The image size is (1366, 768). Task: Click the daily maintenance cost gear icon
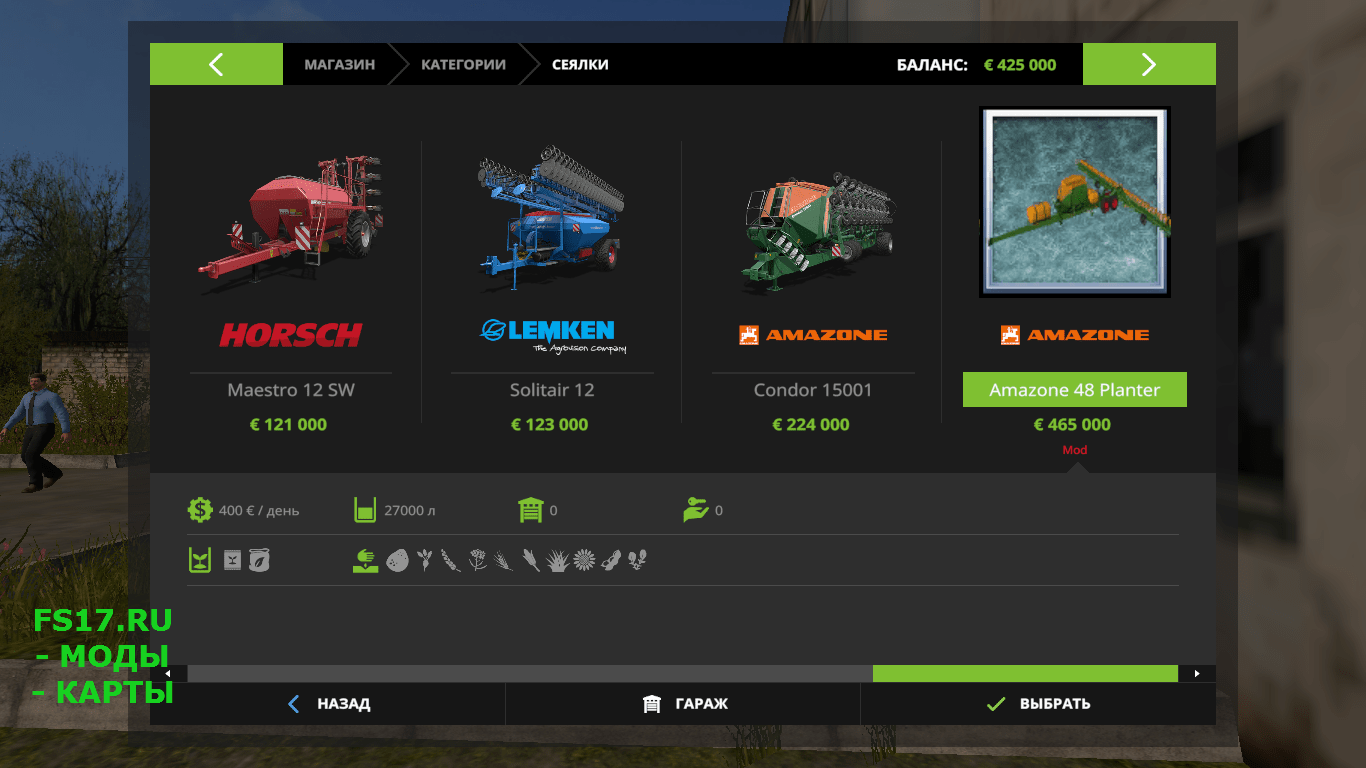point(199,510)
